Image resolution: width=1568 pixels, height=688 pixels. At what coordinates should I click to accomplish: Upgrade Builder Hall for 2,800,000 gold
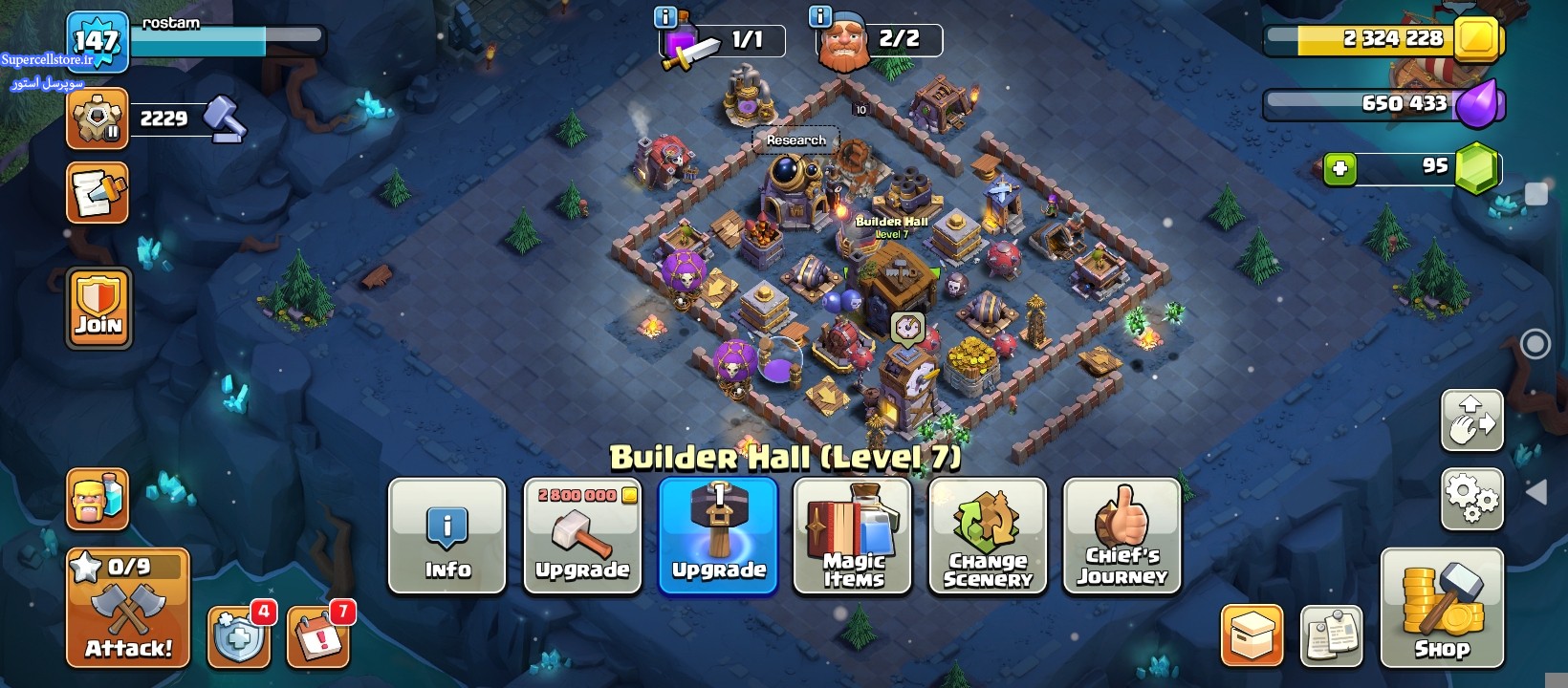[x=582, y=536]
